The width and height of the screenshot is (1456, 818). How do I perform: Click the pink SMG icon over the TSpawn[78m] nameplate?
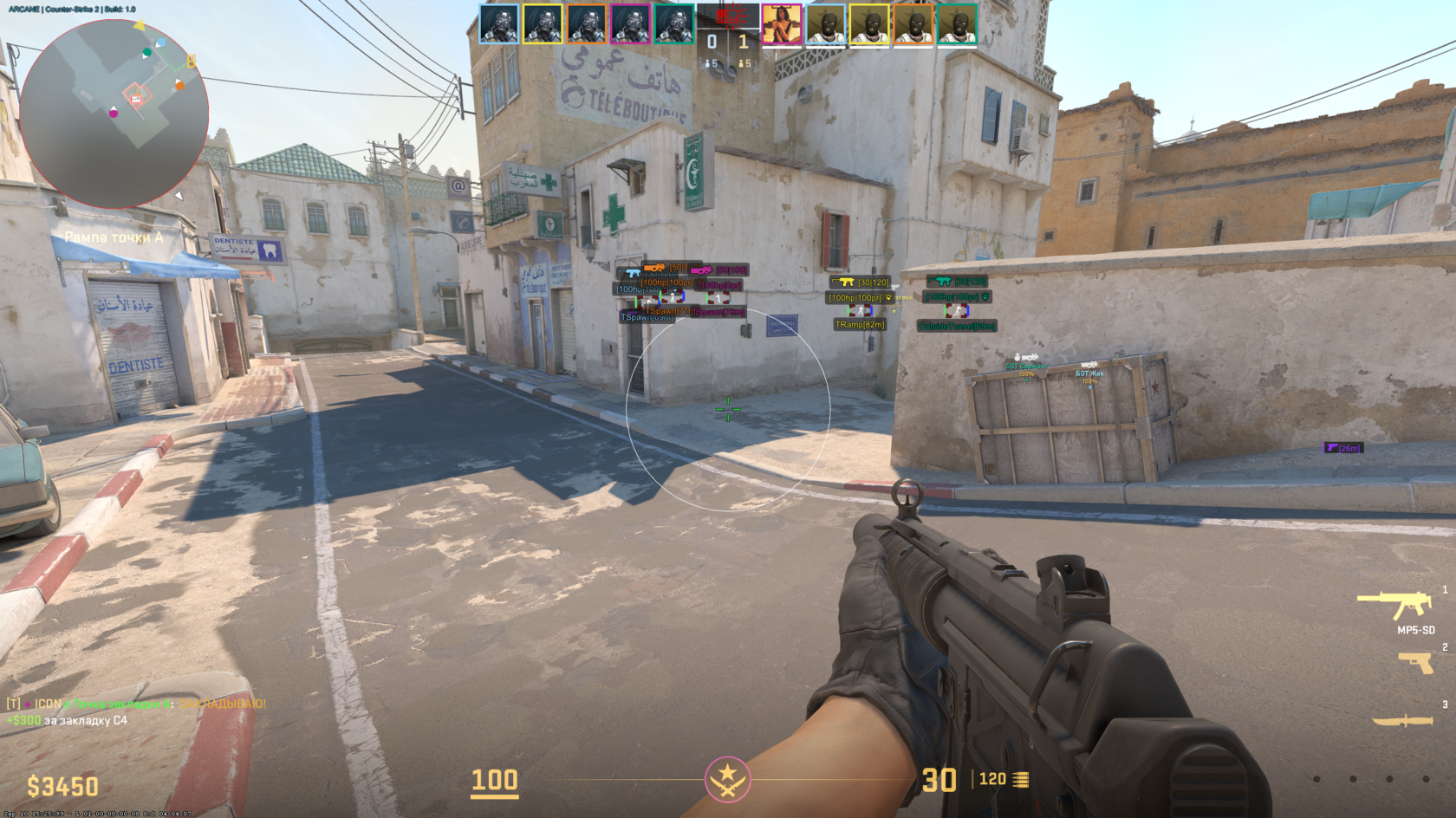(x=703, y=270)
